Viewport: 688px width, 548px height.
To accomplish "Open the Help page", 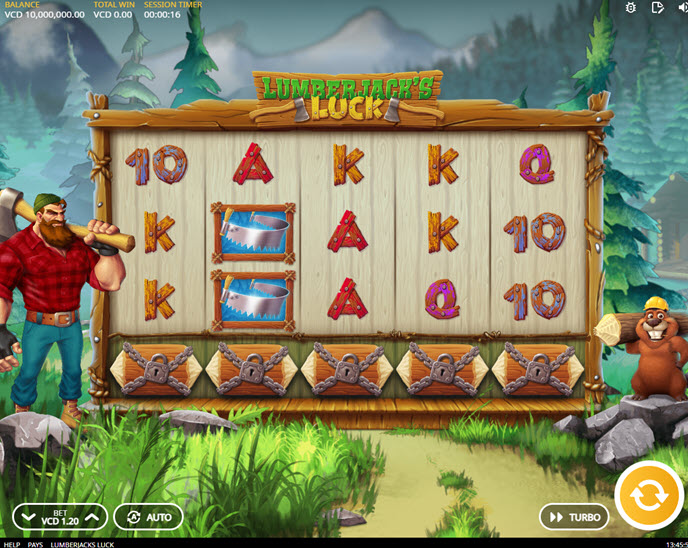I will (x=11, y=544).
